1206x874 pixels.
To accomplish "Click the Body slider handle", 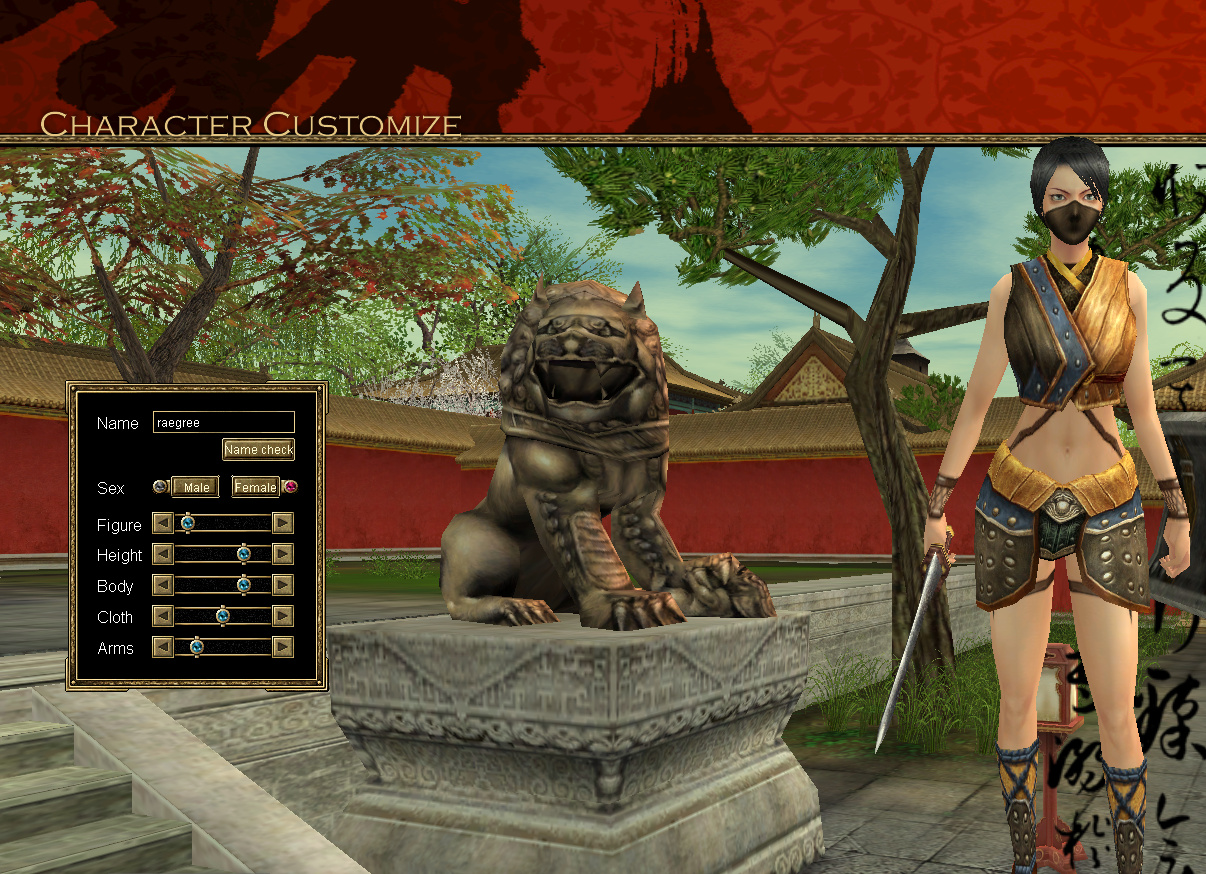I will tap(243, 585).
